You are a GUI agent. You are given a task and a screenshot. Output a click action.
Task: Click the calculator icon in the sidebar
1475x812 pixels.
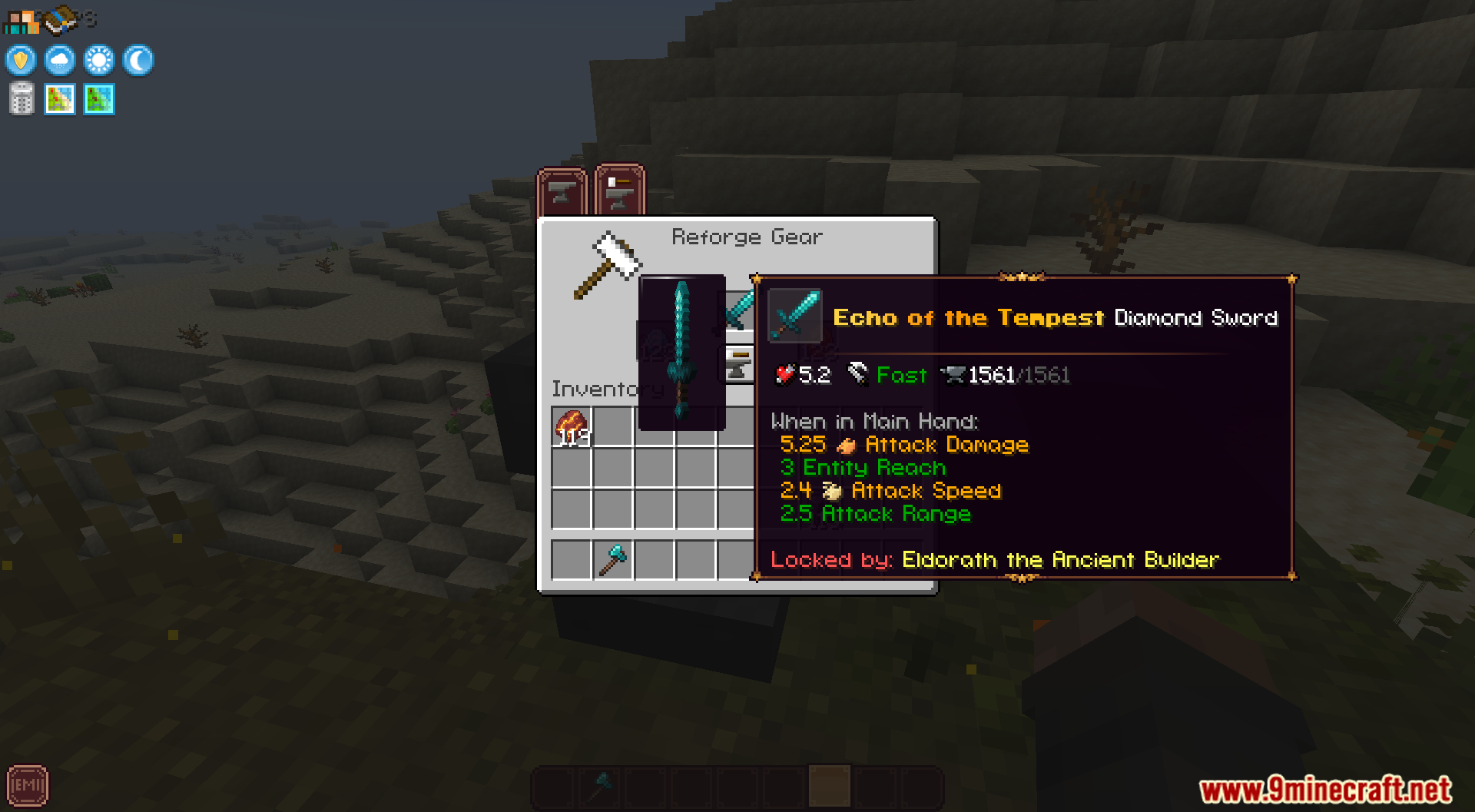click(x=21, y=98)
